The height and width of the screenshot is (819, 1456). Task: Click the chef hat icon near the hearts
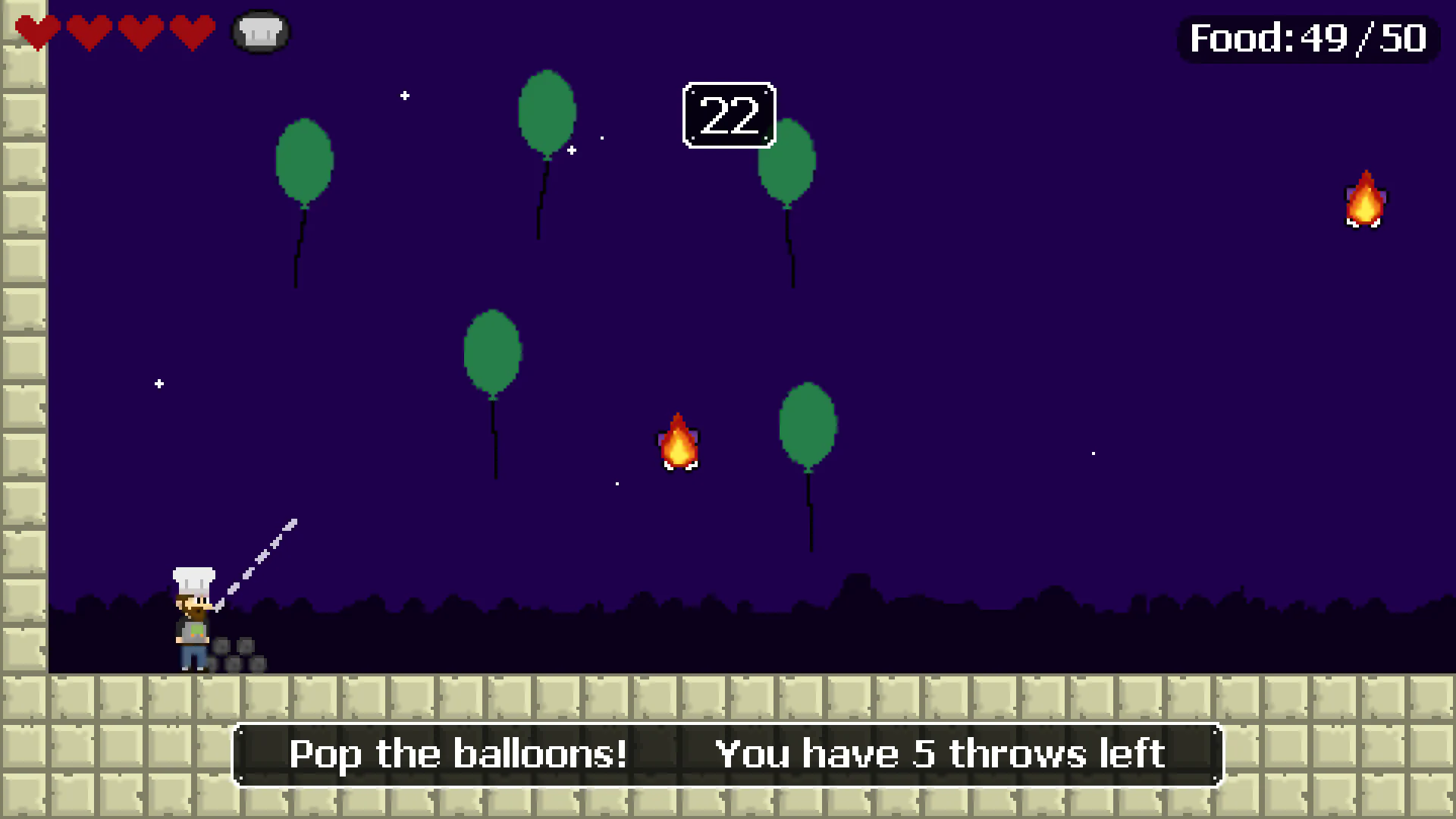[261, 30]
